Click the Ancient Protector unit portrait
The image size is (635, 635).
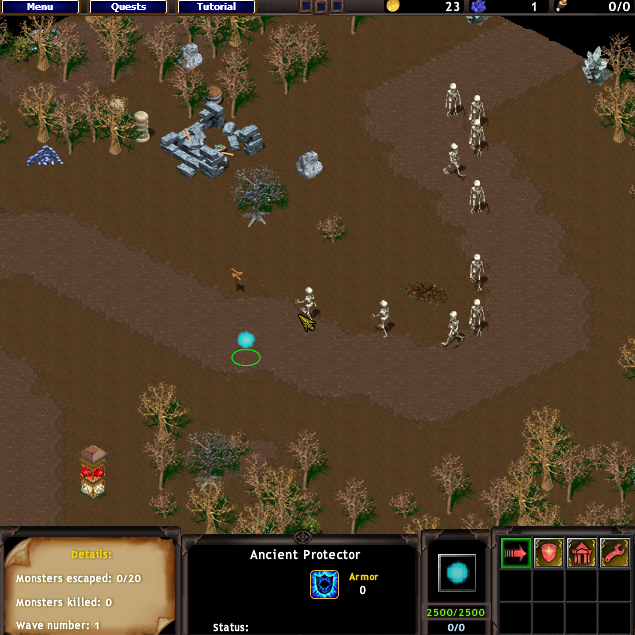[x=457, y=572]
